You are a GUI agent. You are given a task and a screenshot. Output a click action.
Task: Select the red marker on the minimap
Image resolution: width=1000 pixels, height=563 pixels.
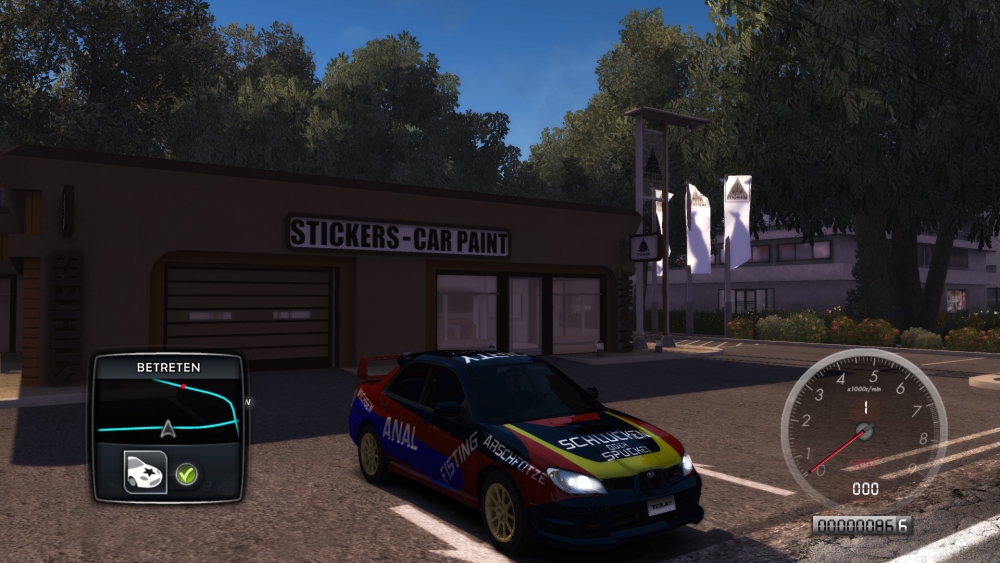pos(182,385)
